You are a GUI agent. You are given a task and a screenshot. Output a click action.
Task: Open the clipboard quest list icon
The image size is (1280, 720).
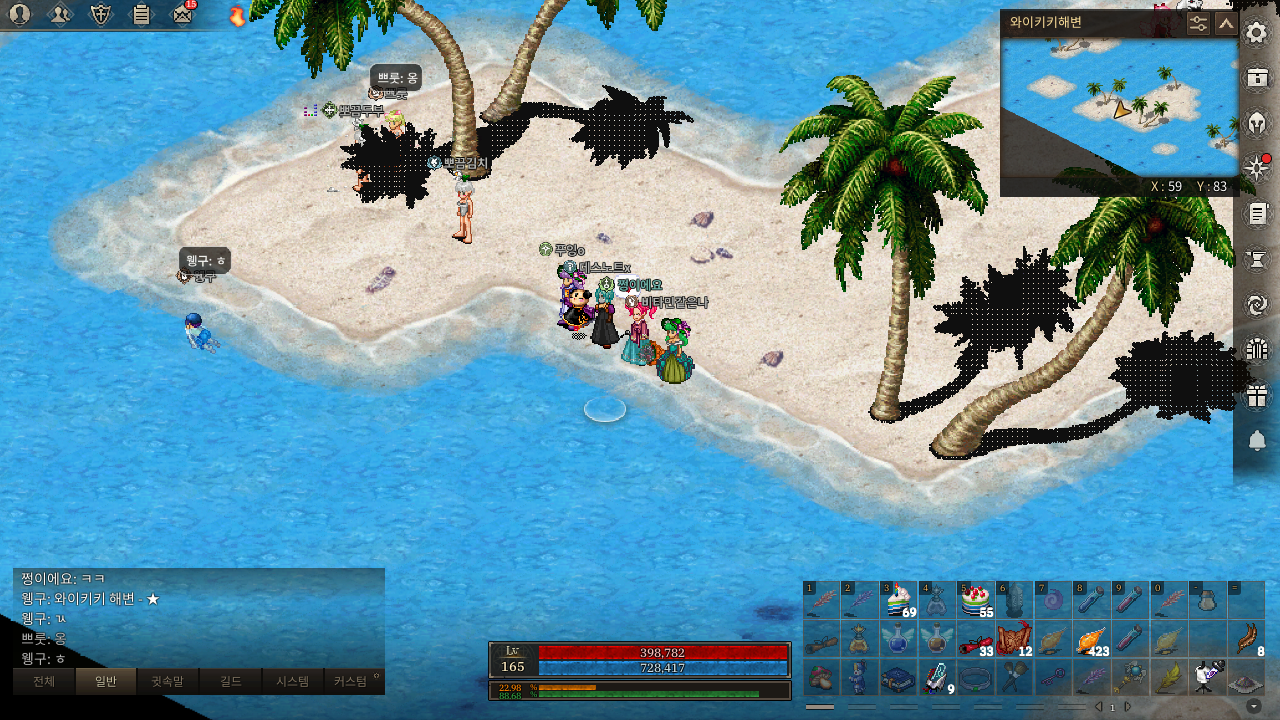tap(141, 14)
